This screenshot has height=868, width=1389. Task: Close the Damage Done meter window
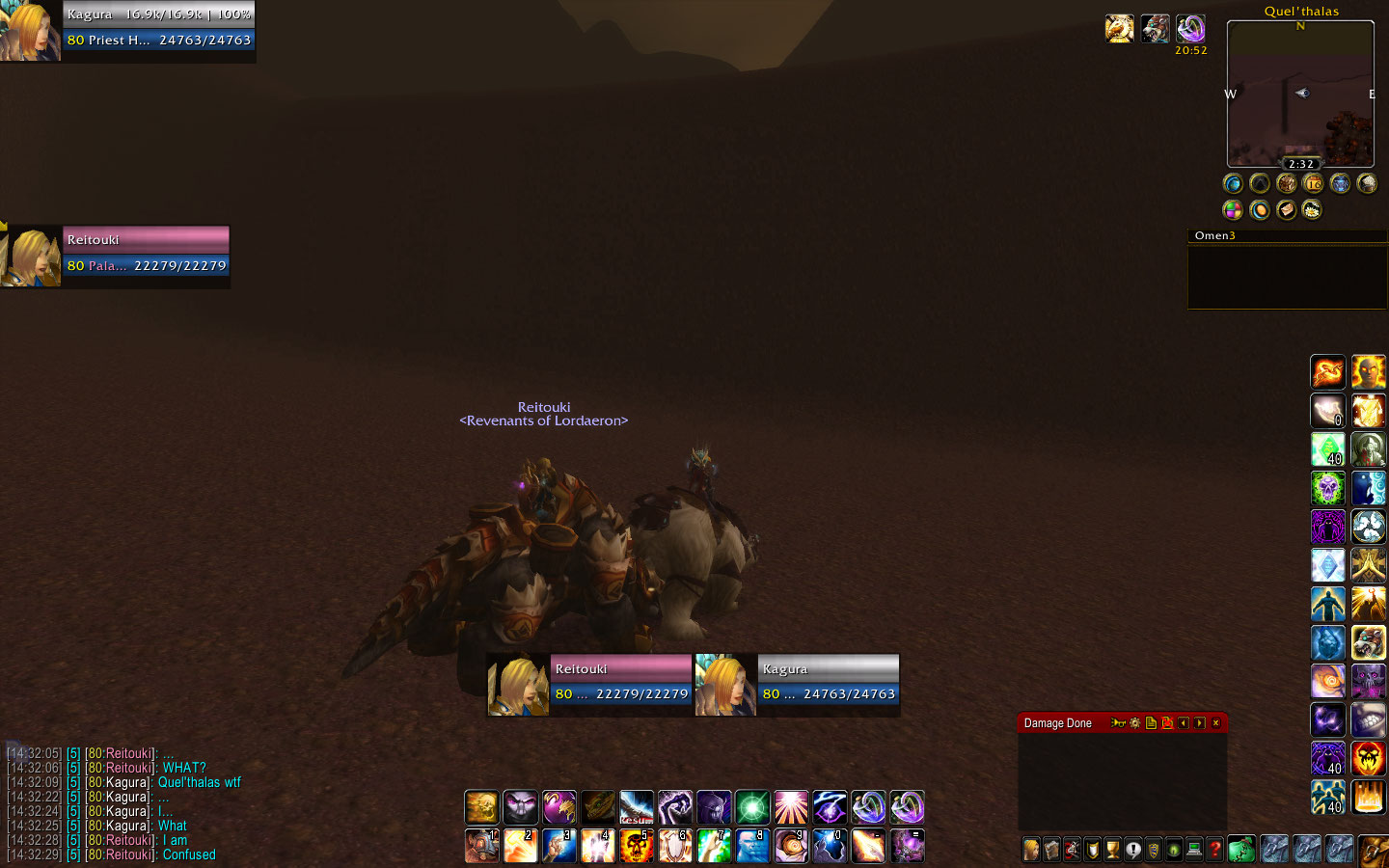pyautogui.click(x=1215, y=722)
